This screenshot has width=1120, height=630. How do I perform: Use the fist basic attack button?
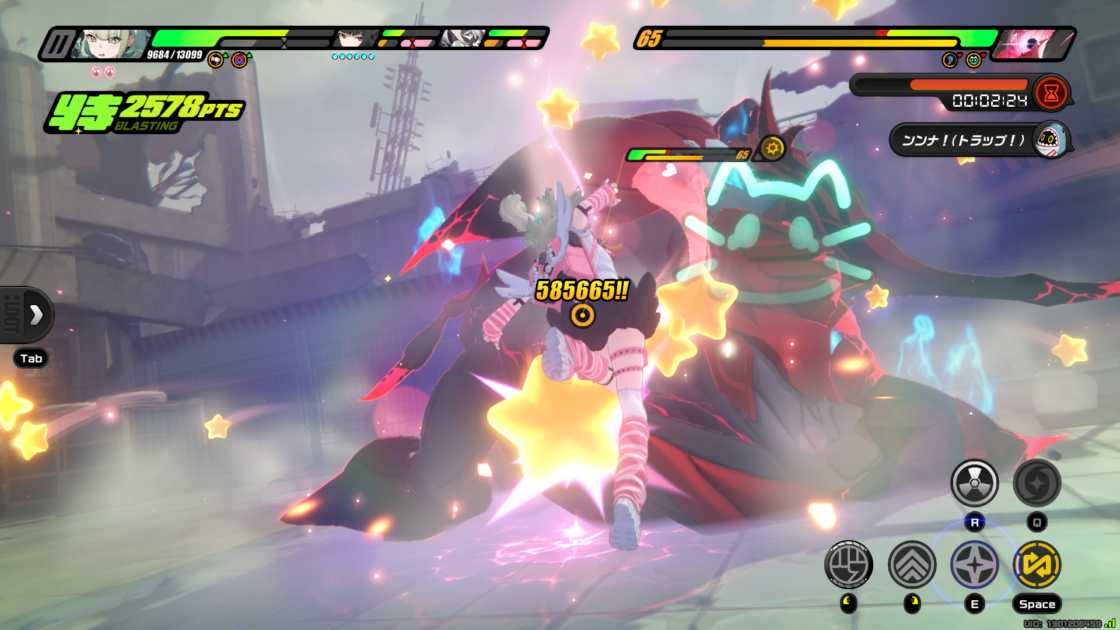(848, 564)
